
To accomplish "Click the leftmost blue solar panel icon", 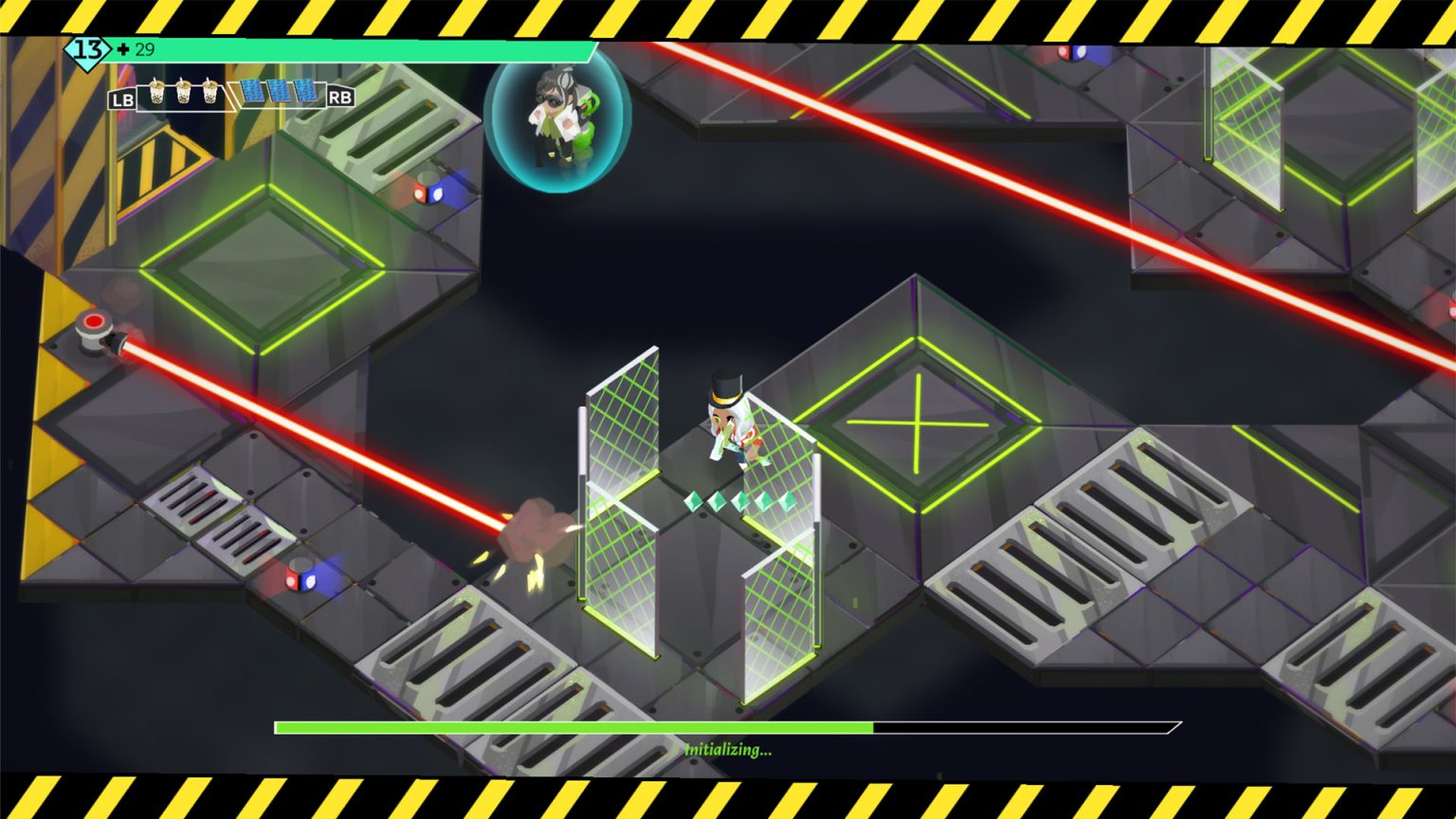I will [x=254, y=90].
